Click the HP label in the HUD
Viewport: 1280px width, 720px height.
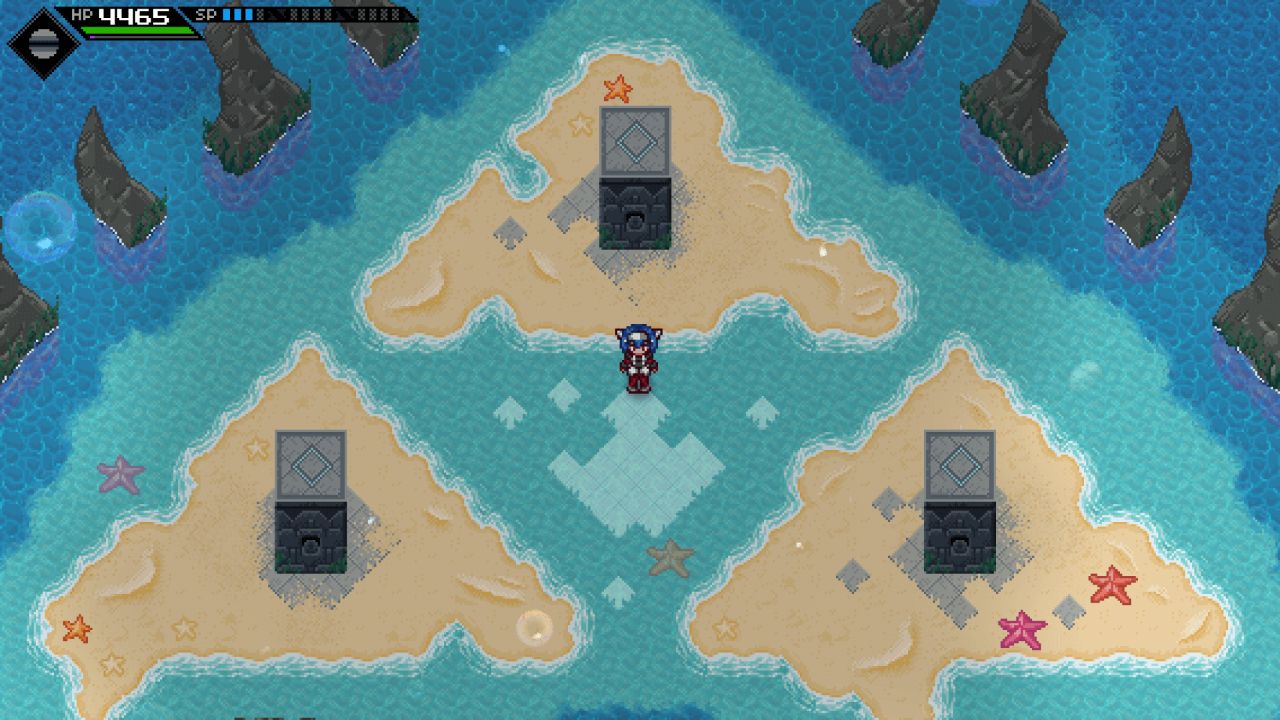click(82, 14)
